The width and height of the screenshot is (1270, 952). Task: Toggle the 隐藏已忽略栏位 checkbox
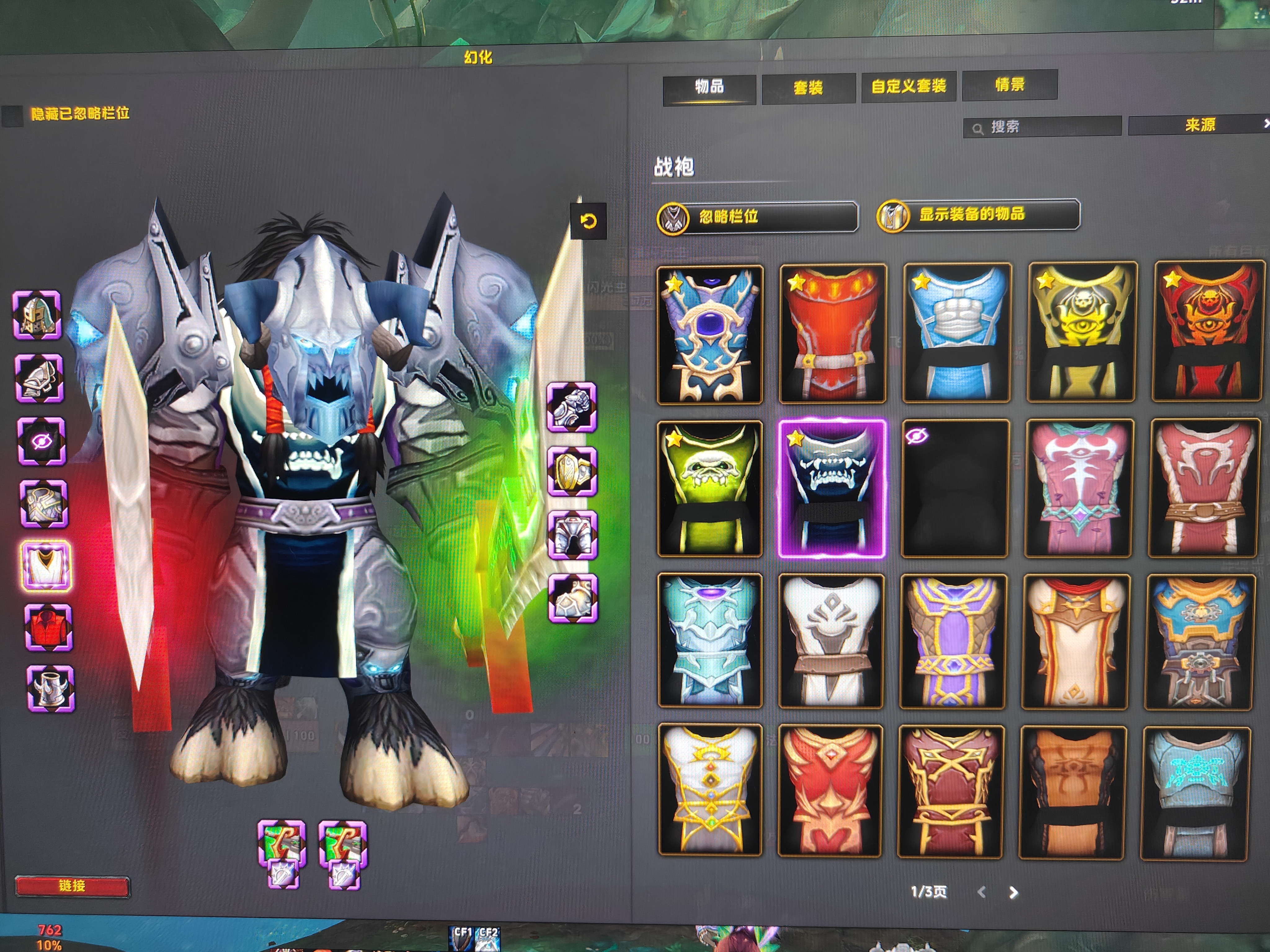[x=13, y=115]
